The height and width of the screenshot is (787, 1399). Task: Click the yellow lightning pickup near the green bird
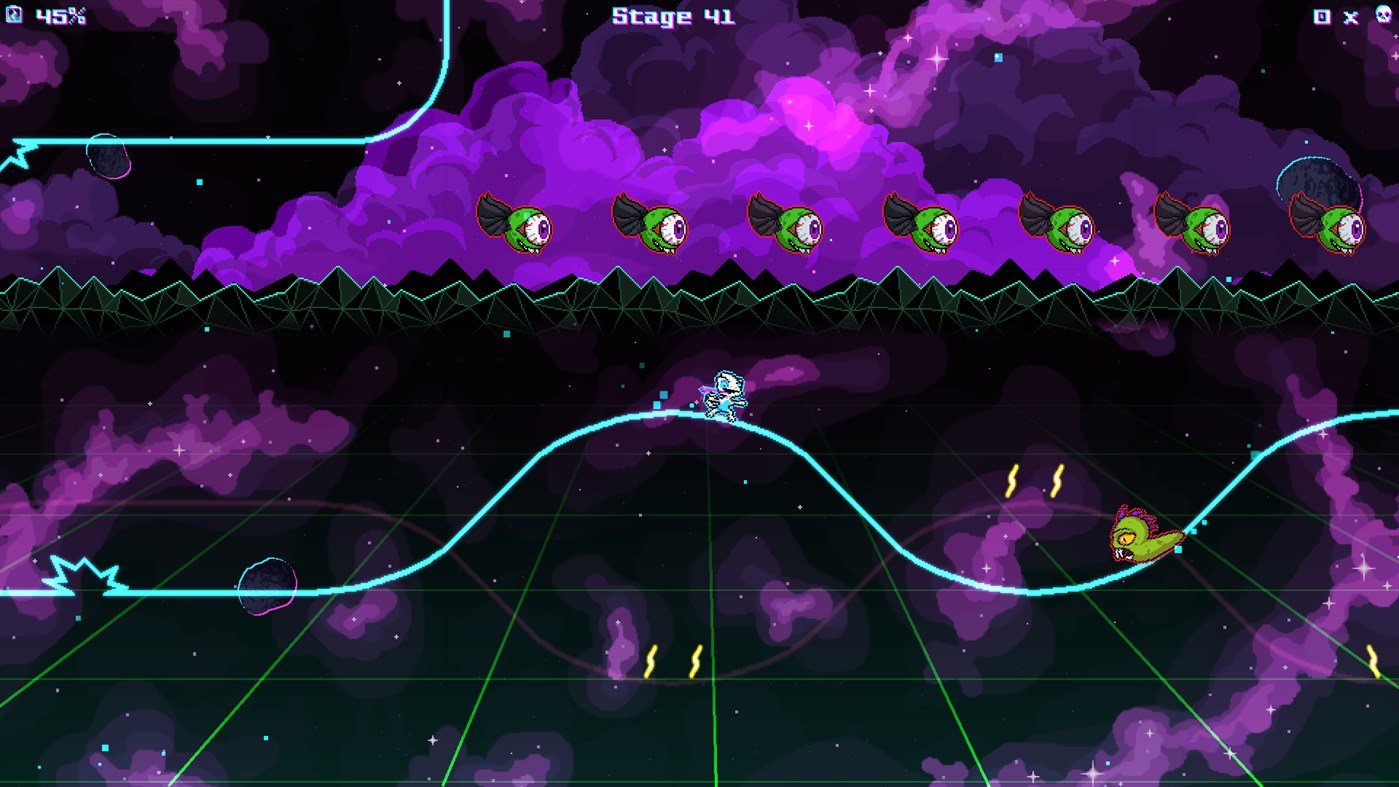click(1010, 480)
